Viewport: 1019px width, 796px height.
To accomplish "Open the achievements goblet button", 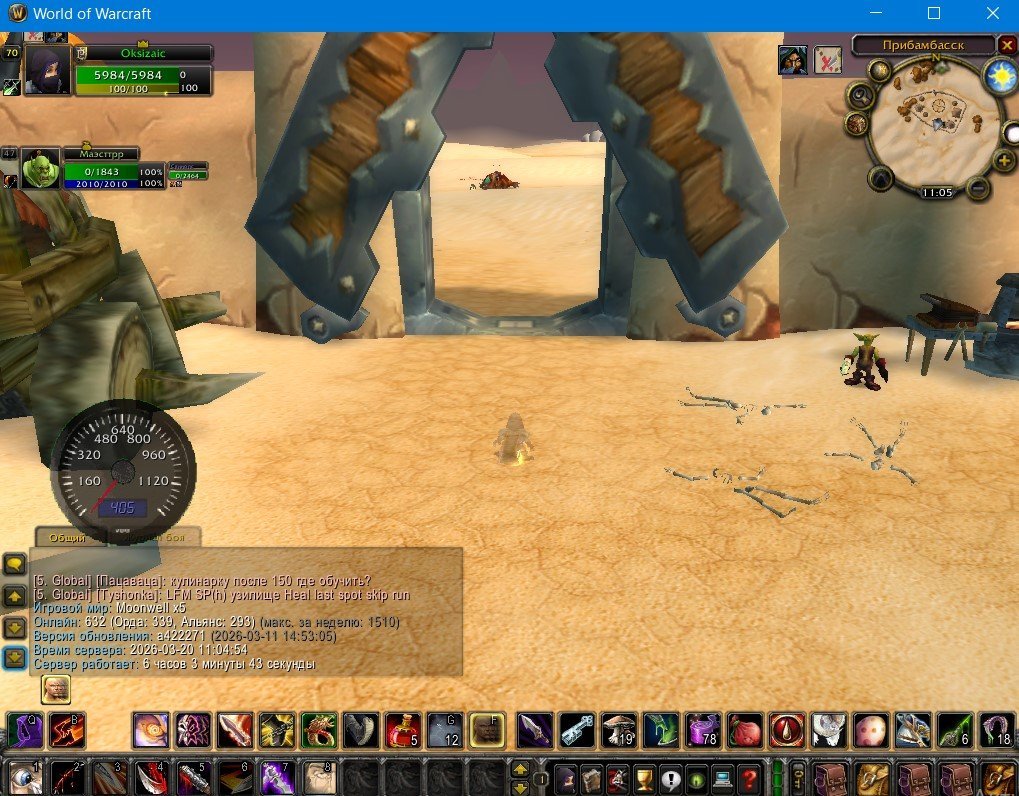I will (645, 778).
